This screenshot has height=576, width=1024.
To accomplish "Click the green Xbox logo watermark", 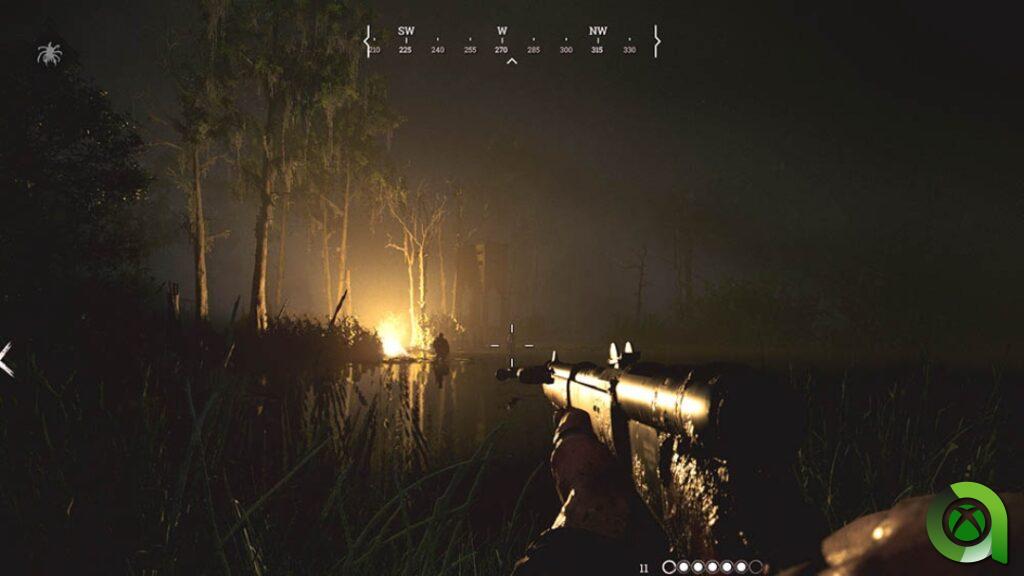I will click(966, 520).
